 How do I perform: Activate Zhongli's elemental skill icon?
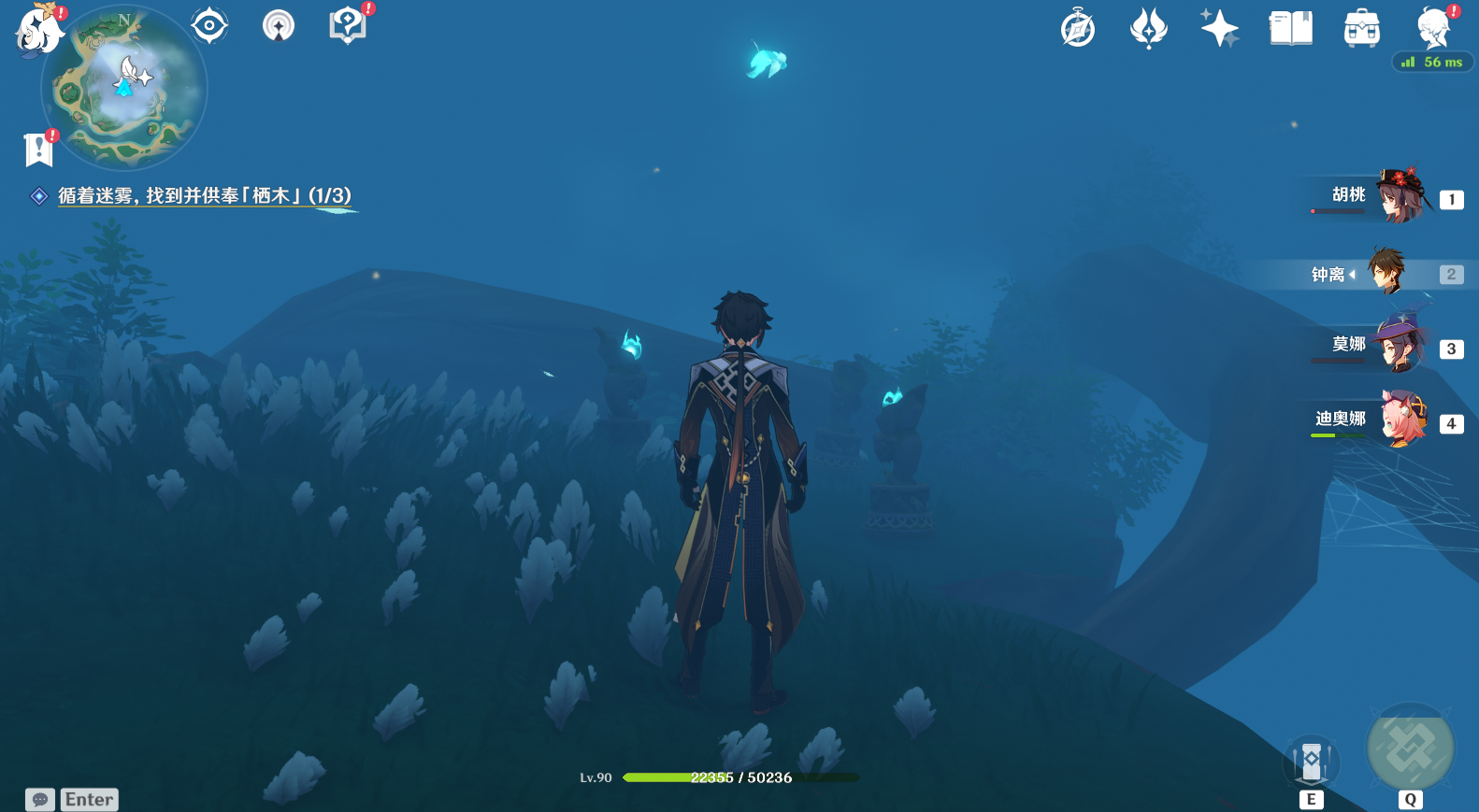1311,762
